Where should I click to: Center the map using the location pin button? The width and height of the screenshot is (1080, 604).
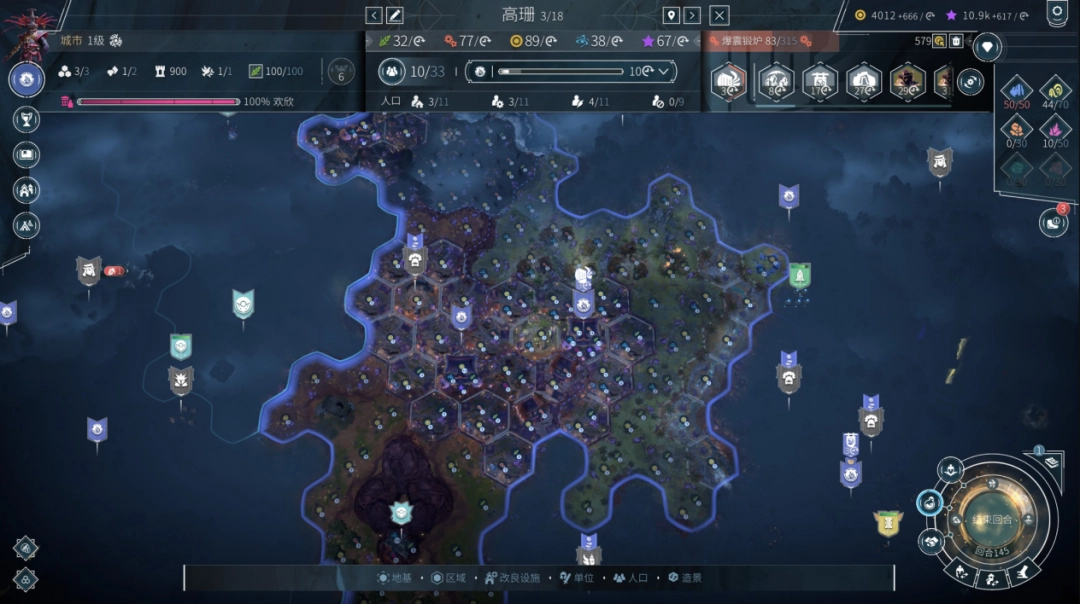coord(671,15)
